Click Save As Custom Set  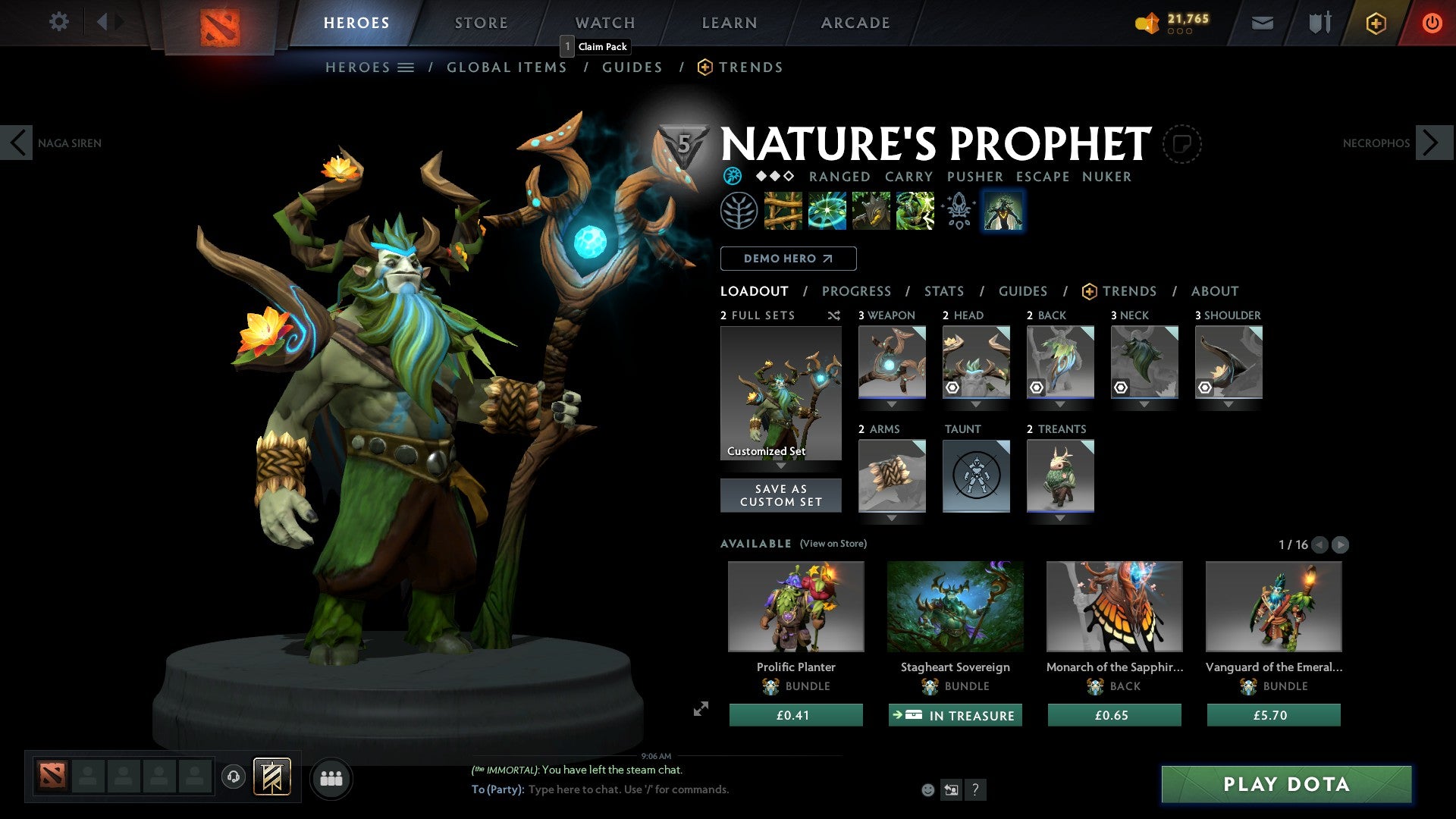click(780, 495)
